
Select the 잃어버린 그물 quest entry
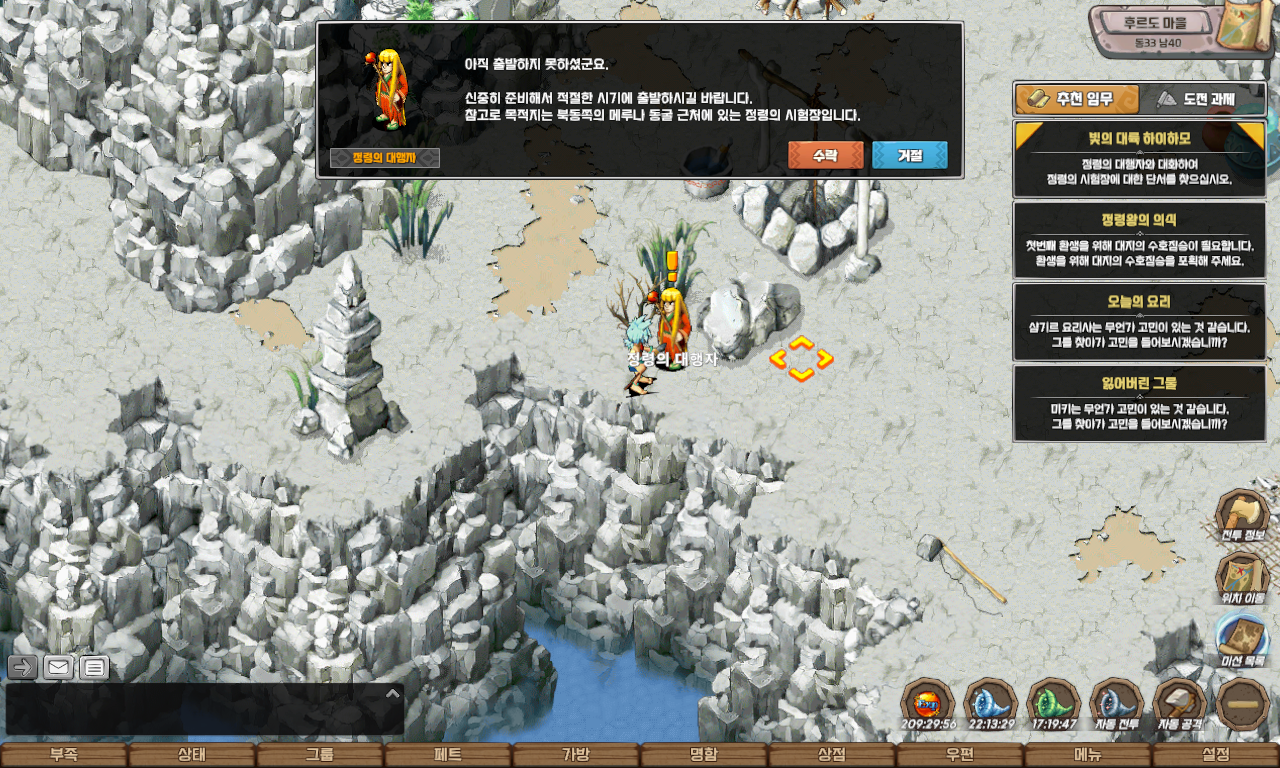pyautogui.click(x=1139, y=403)
